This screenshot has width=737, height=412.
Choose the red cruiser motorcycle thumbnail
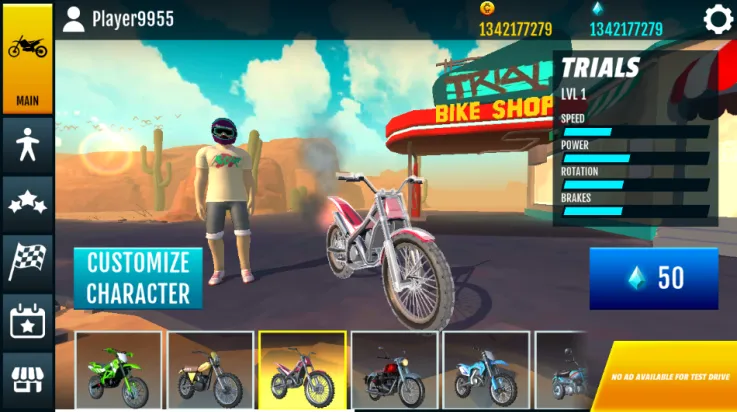pyautogui.click(x=394, y=370)
